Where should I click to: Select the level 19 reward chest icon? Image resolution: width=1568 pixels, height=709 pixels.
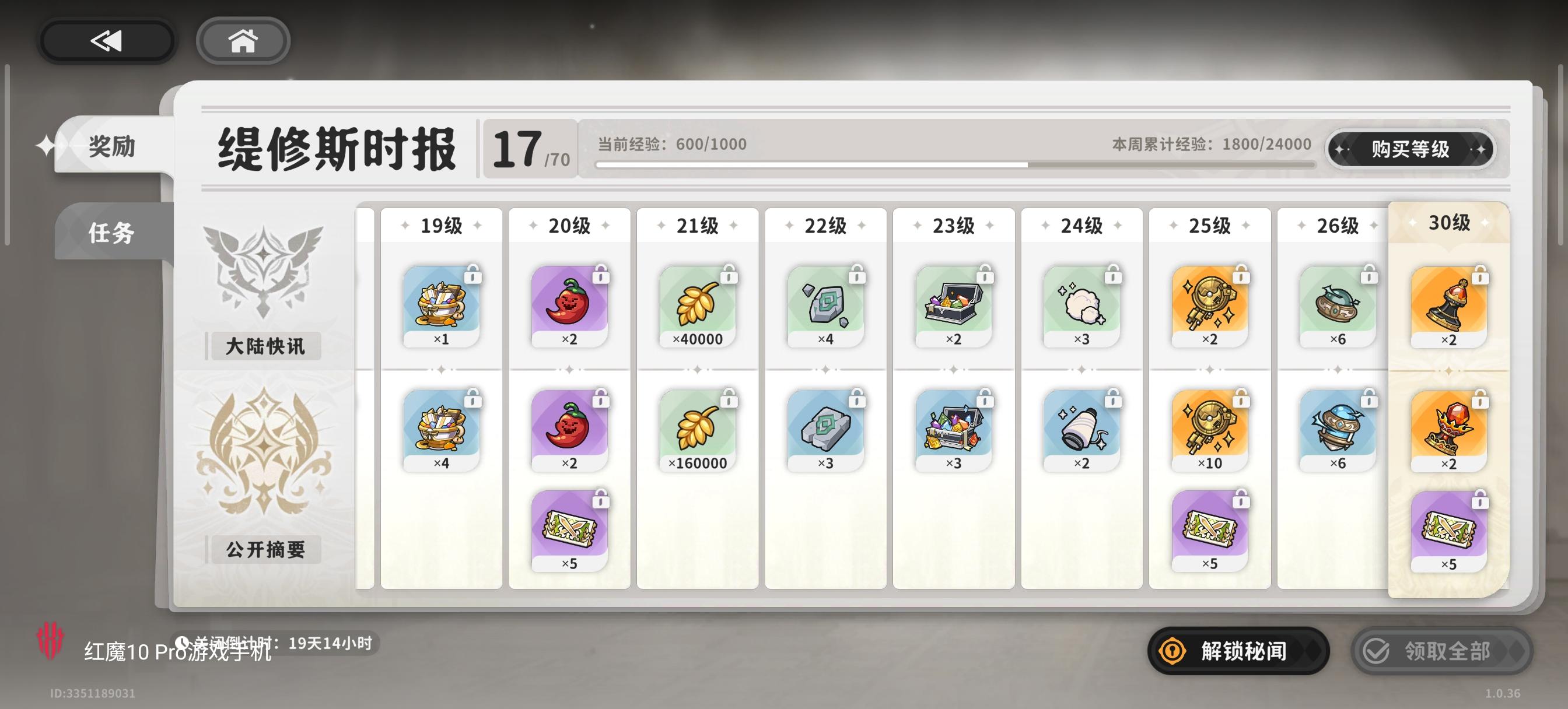click(x=443, y=304)
